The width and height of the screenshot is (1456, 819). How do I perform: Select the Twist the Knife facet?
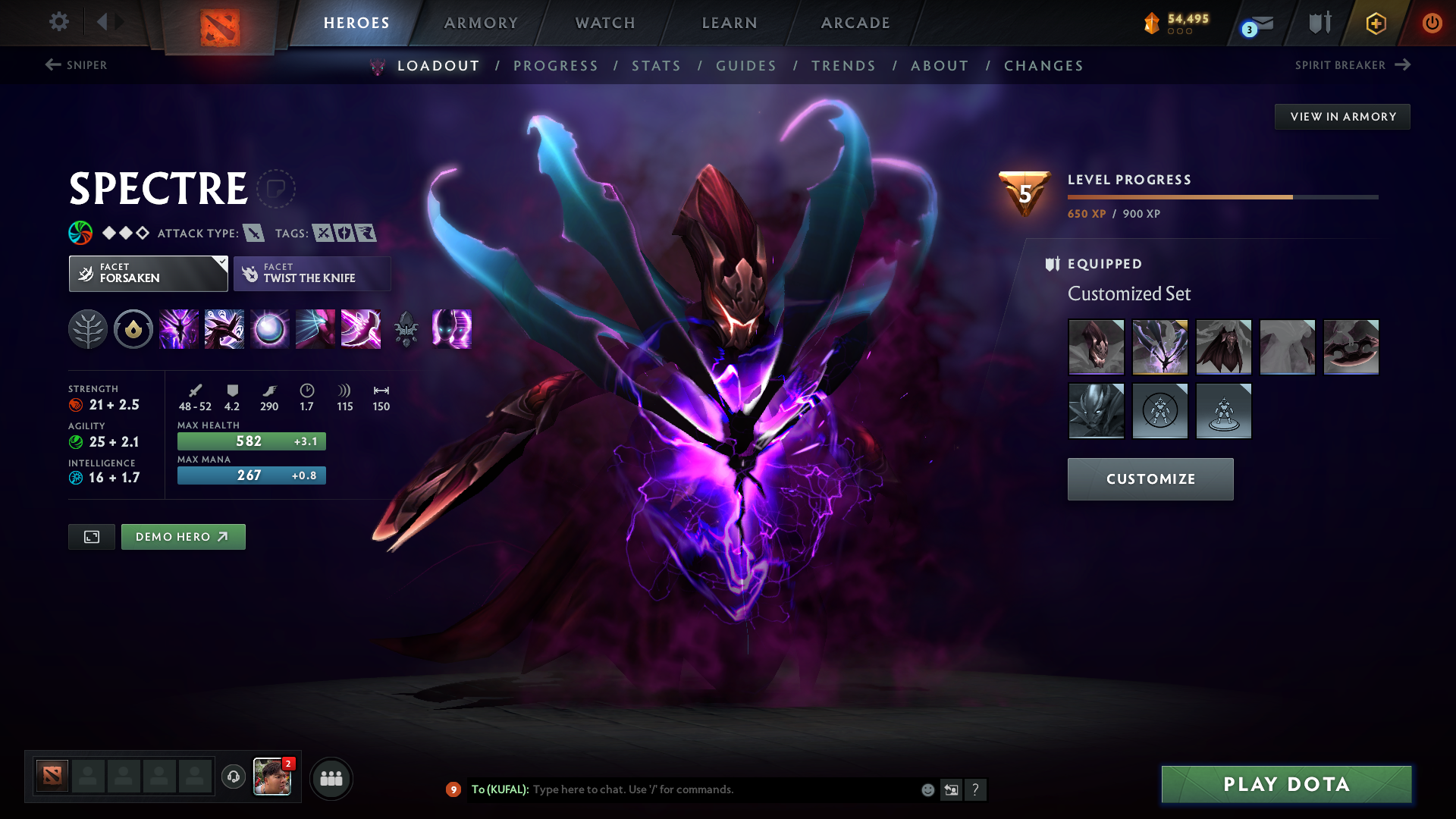tap(312, 273)
